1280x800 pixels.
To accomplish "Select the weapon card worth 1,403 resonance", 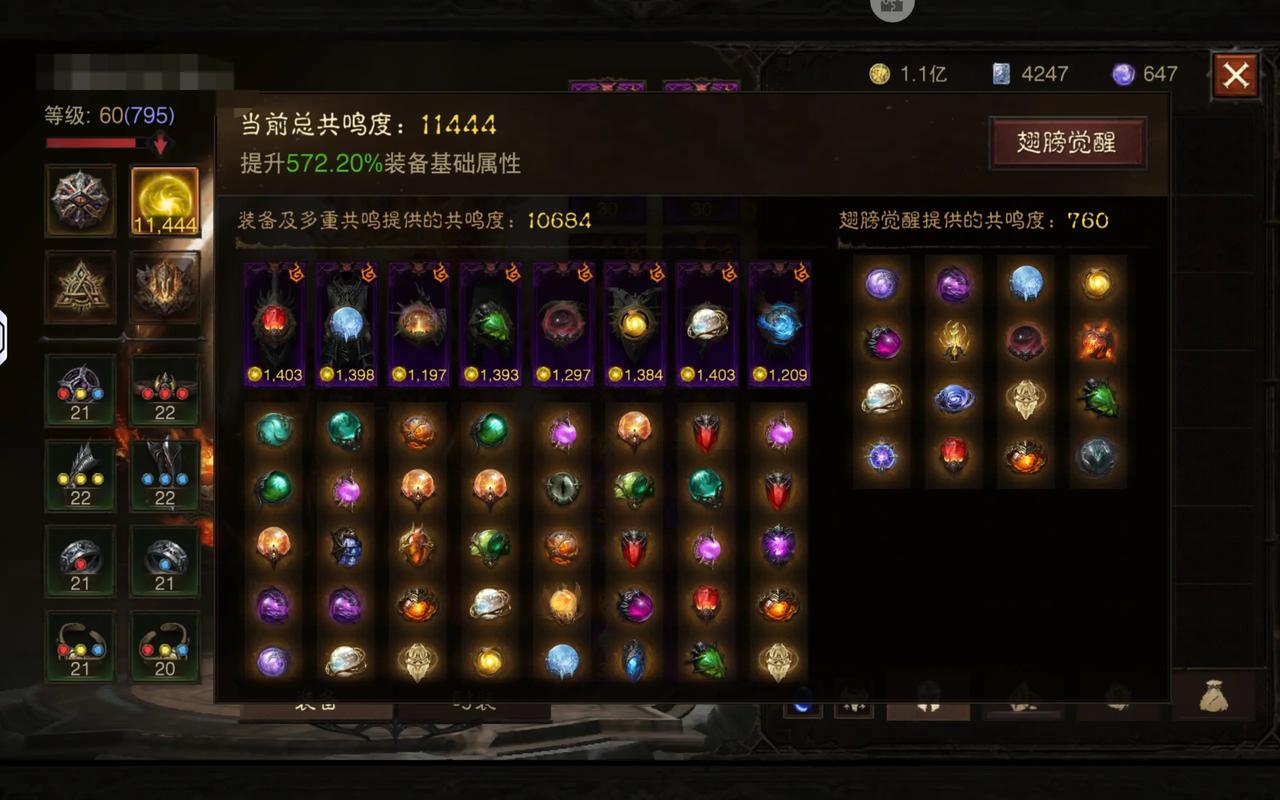I will [273, 320].
